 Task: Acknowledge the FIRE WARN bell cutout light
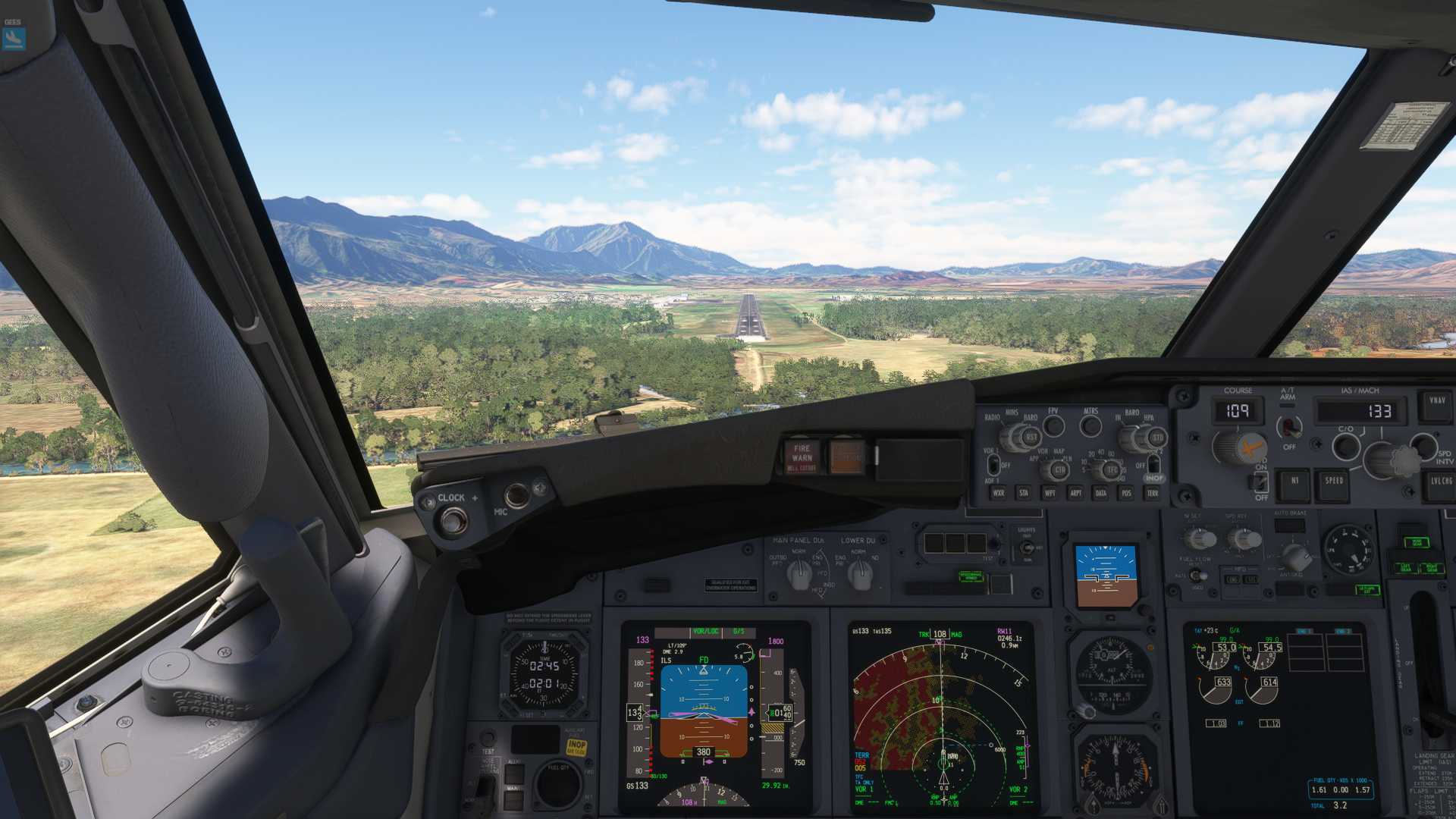click(x=802, y=457)
